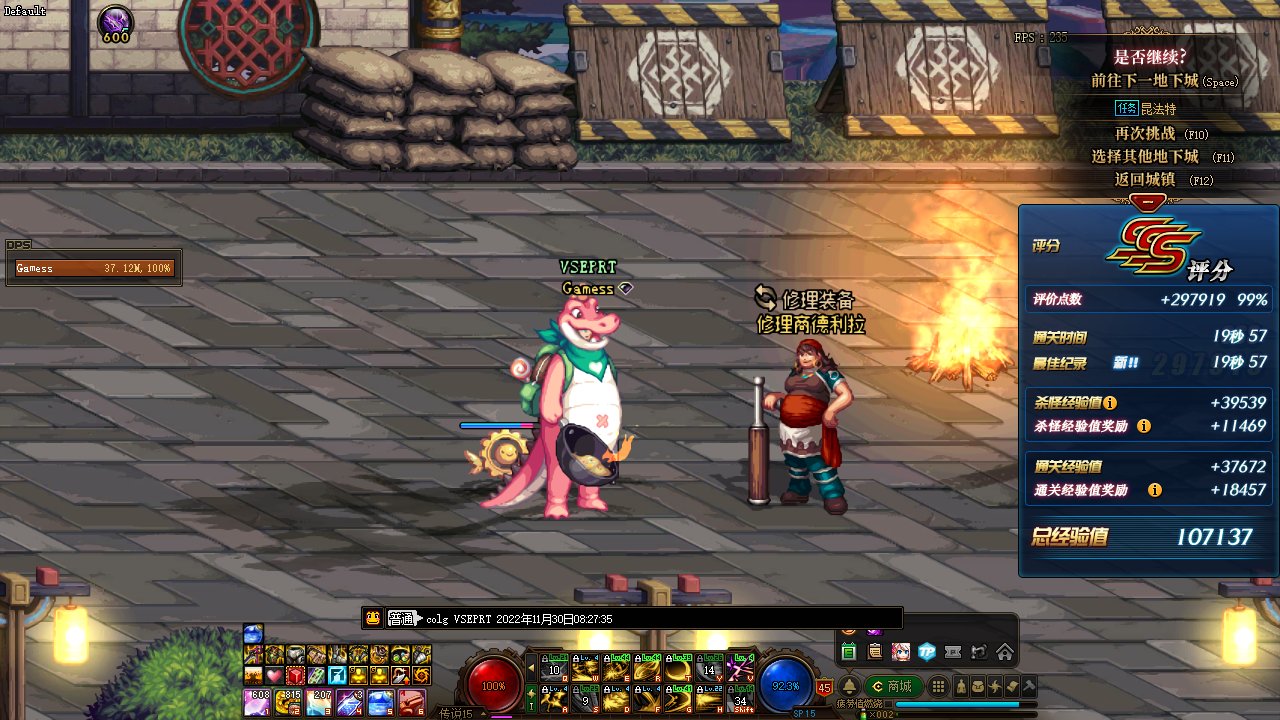Open the character silhouette info icon
The height and width of the screenshot is (720, 1280).
coord(961,686)
